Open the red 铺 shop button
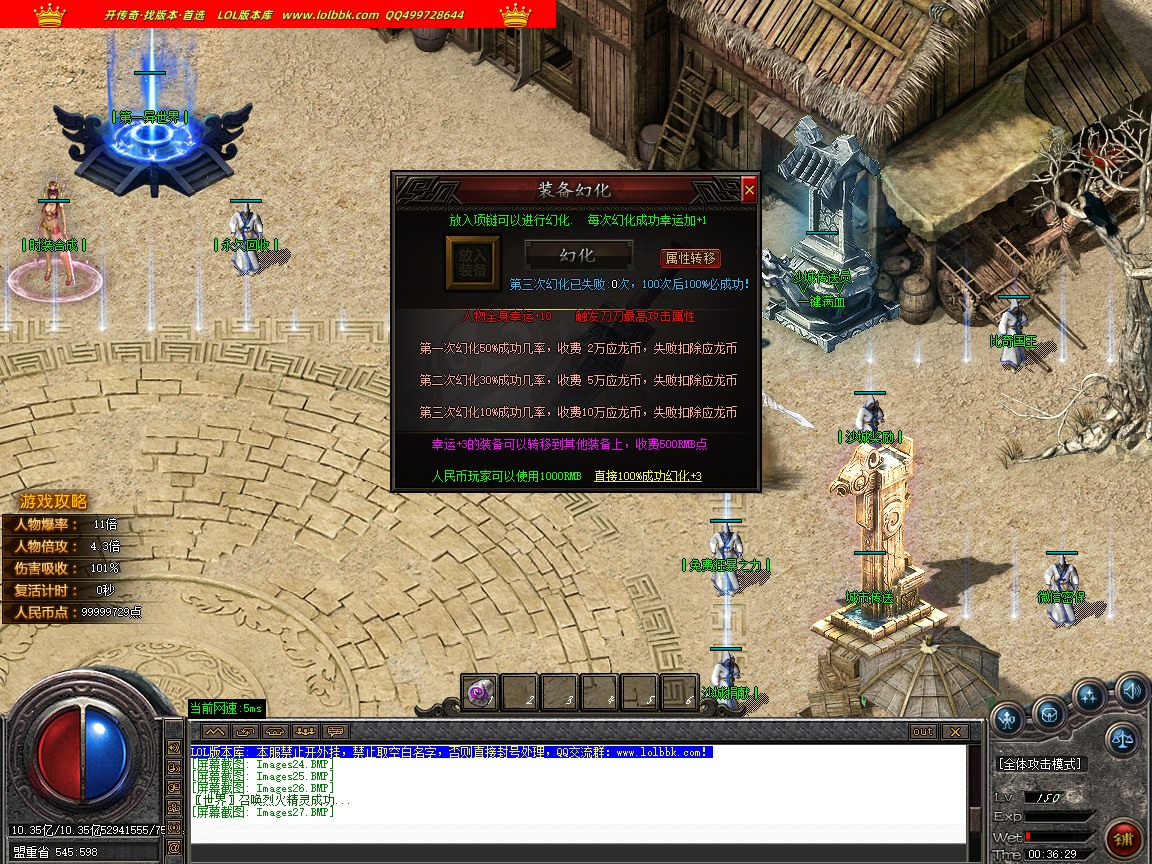The height and width of the screenshot is (864, 1152). (1125, 836)
